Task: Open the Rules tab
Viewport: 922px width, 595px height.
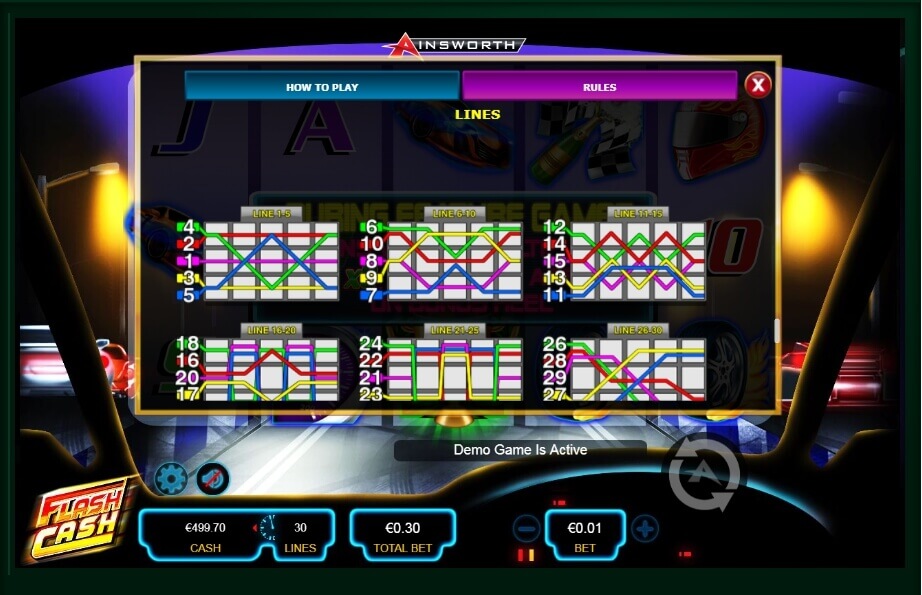Action: tap(599, 87)
